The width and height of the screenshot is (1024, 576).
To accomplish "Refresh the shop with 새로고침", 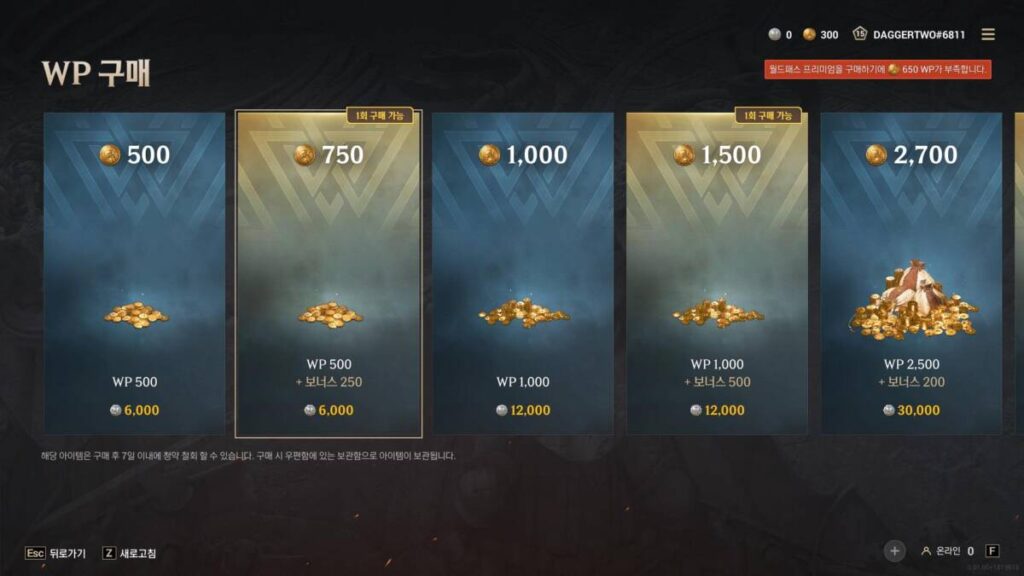I will [130, 553].
